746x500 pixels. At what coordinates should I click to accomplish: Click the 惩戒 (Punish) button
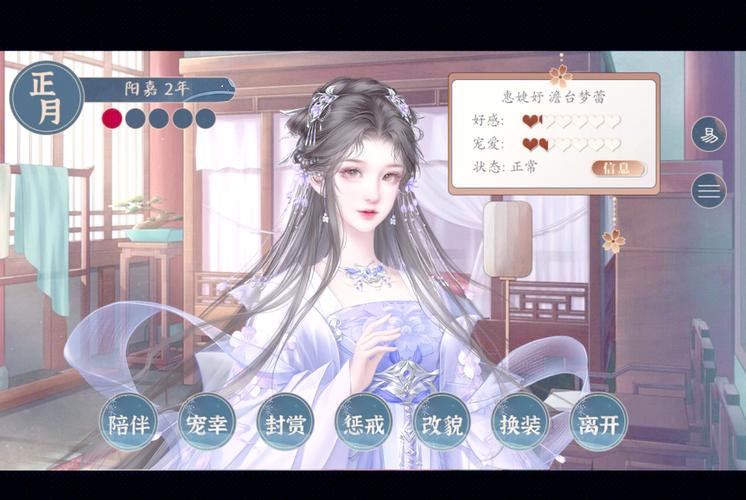tap(363, 425)
